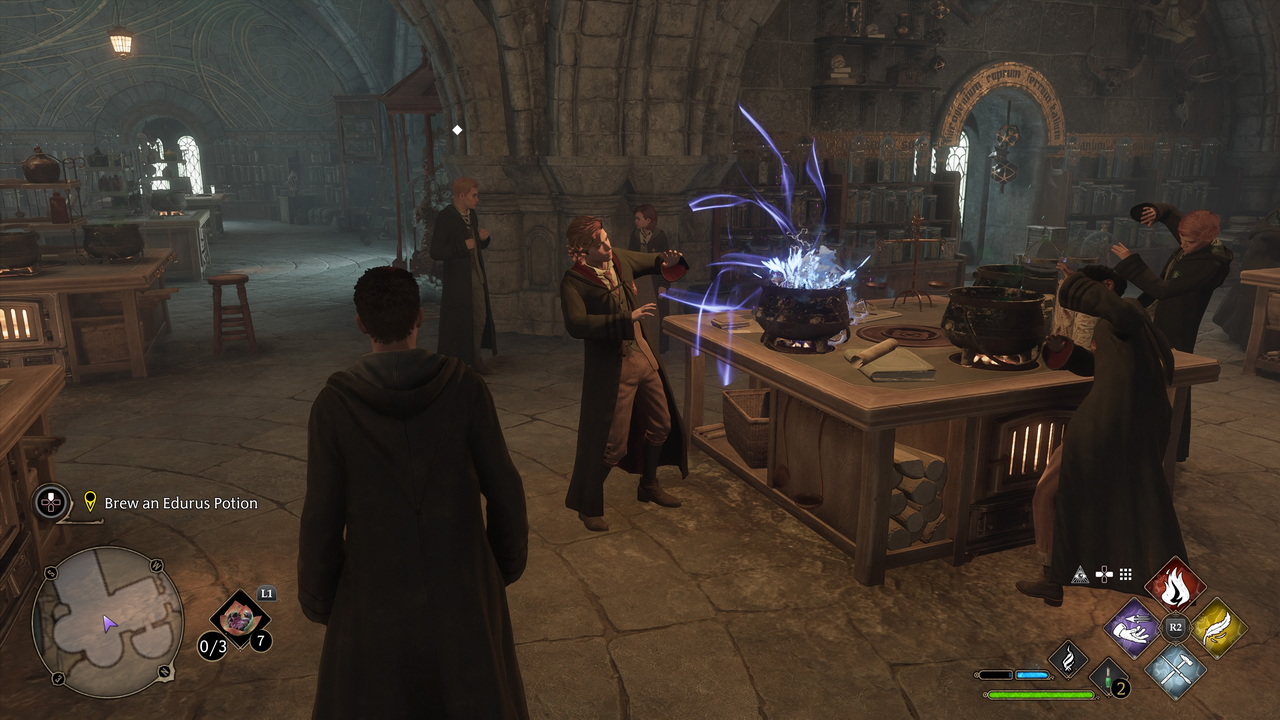
Task: Cast the yellow Levioso feather spell
Action: coord(1218,628)
